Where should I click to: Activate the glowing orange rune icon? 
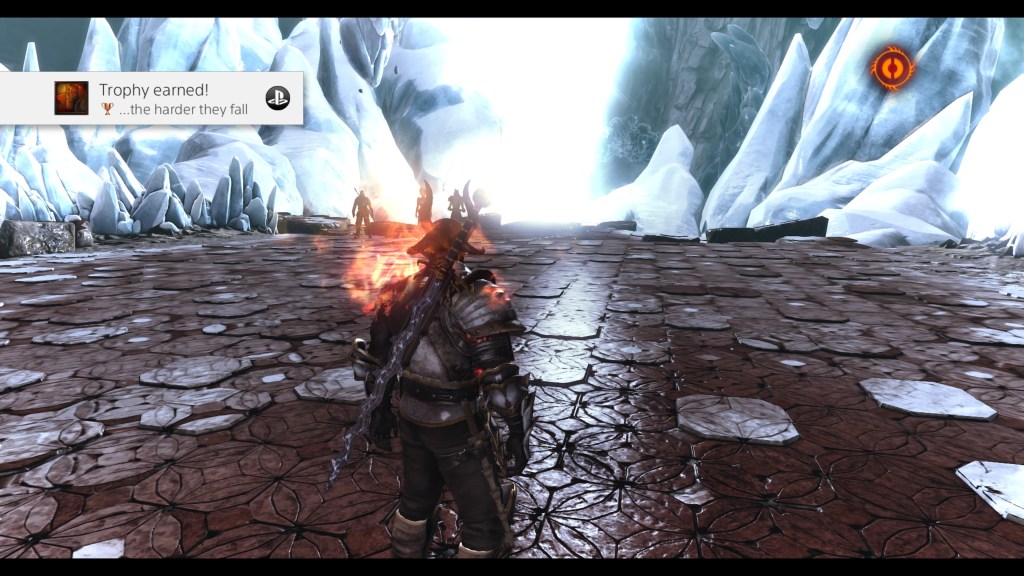coord(892,68)
